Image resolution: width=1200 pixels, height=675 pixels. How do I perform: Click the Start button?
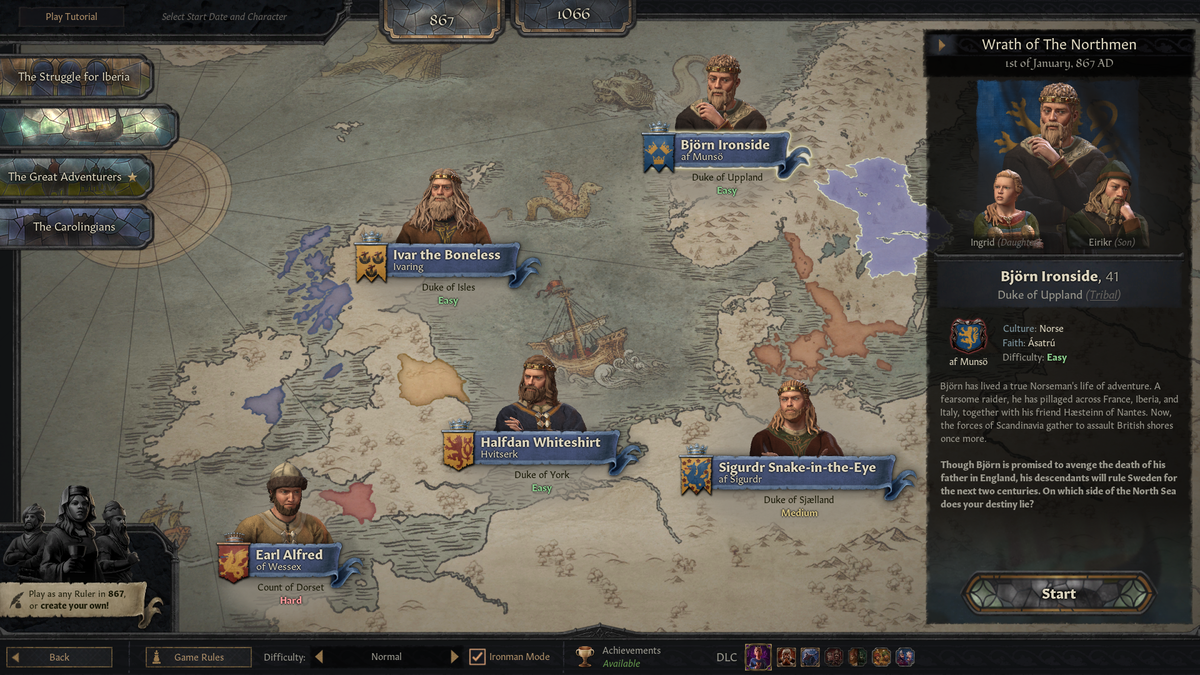point(1058,594)
